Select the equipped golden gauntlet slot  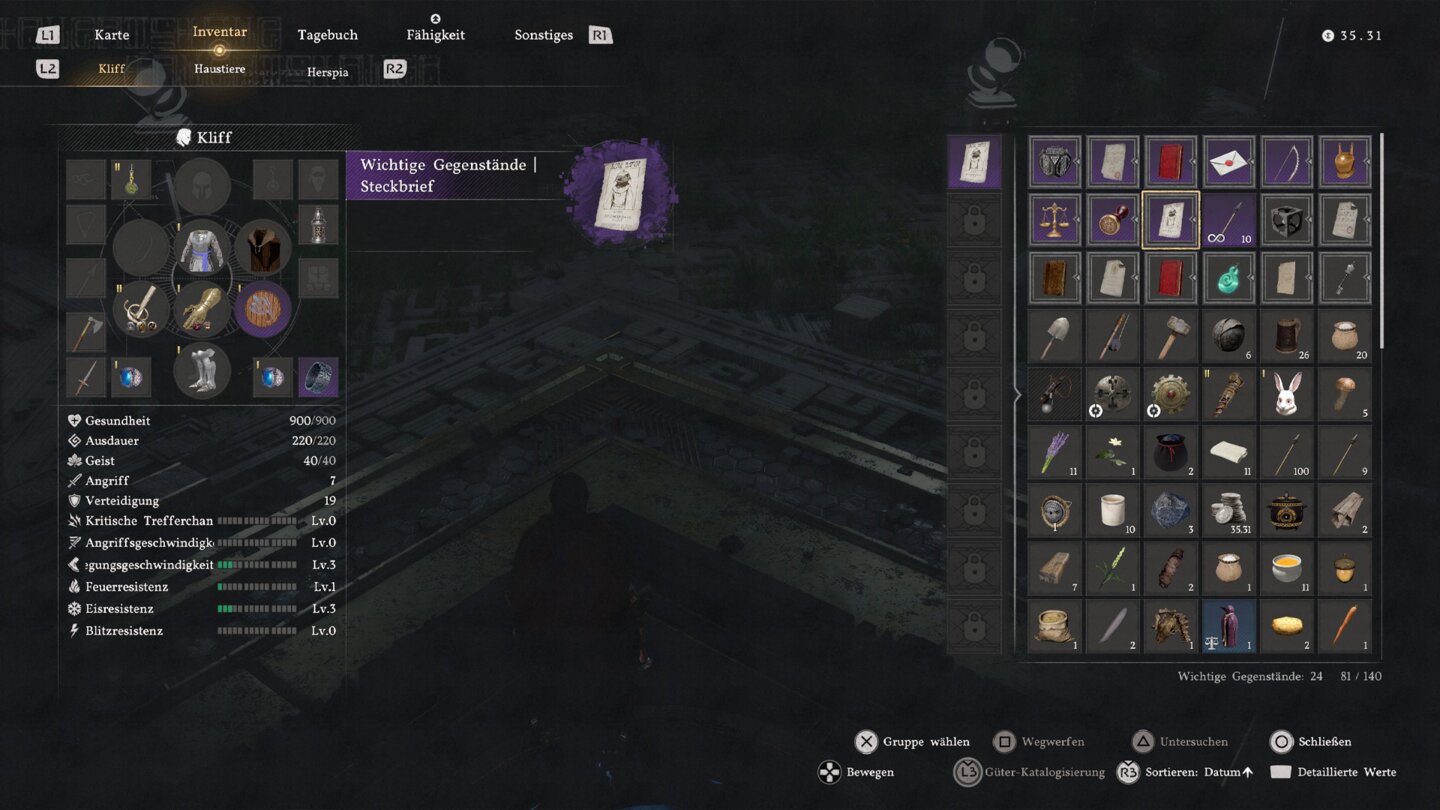[202, 309]
